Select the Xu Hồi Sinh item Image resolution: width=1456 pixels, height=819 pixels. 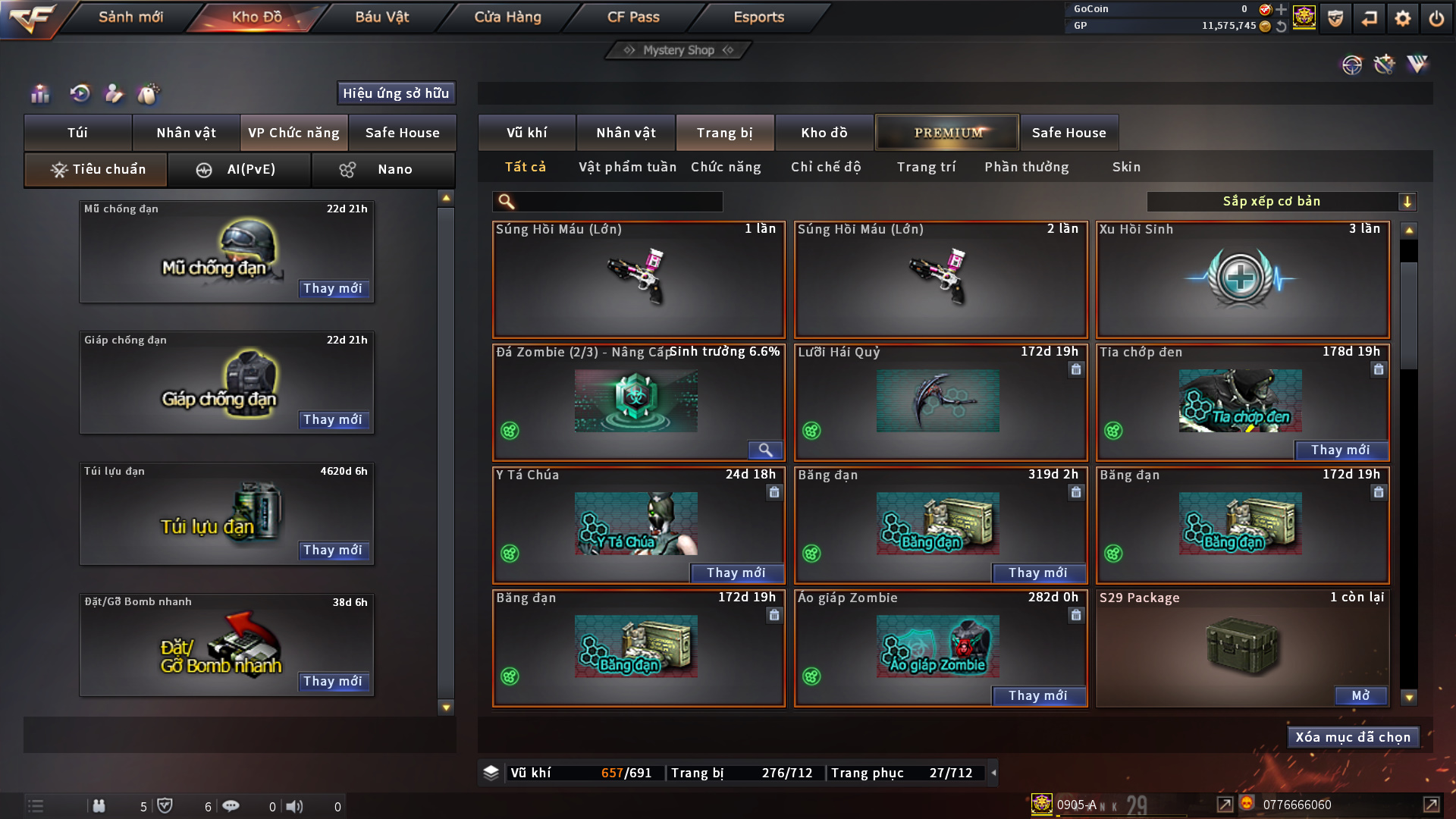[x=1242, y=279]
